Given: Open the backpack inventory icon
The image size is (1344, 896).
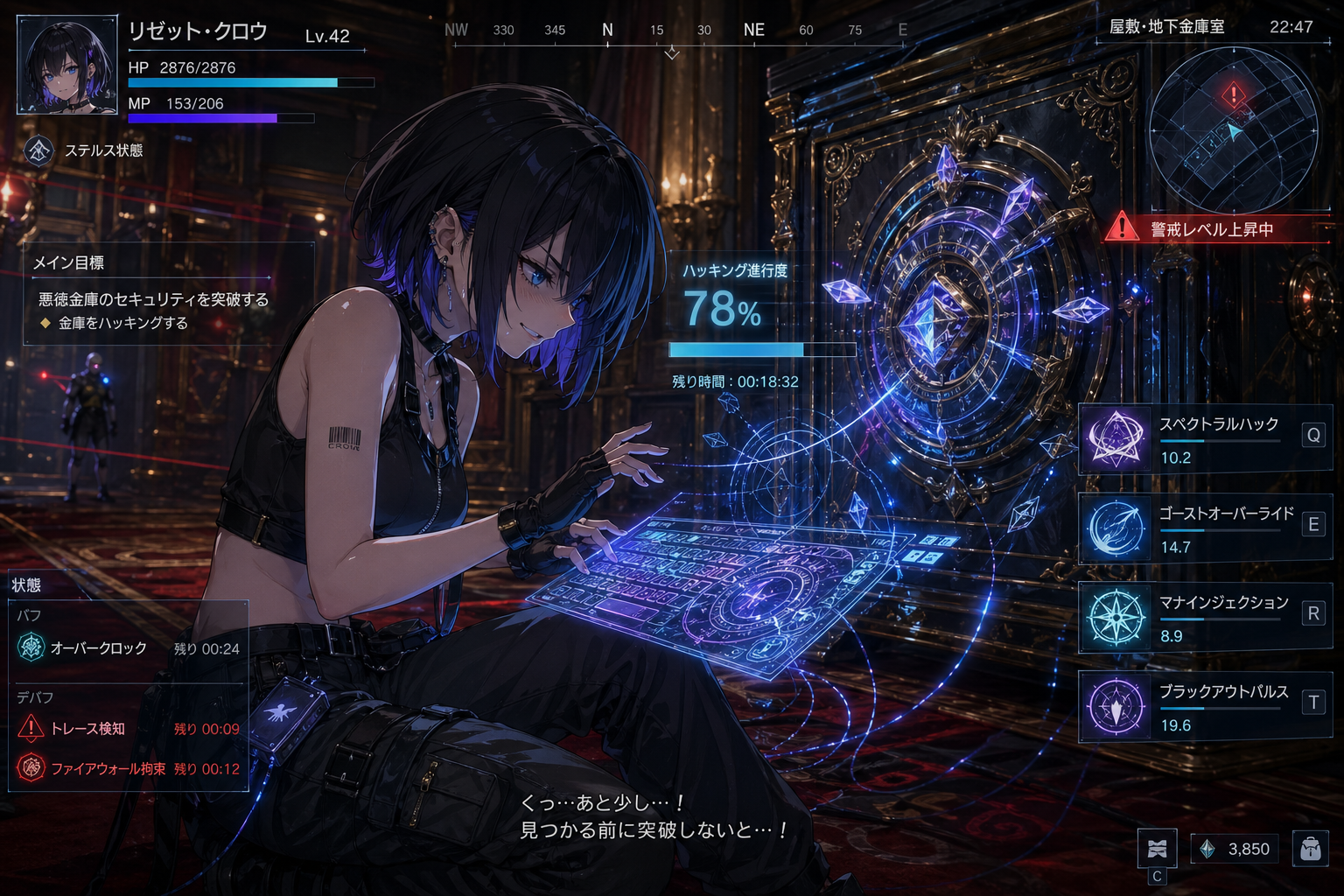Looking at the screenshot, I should [x=1310, y=849].
